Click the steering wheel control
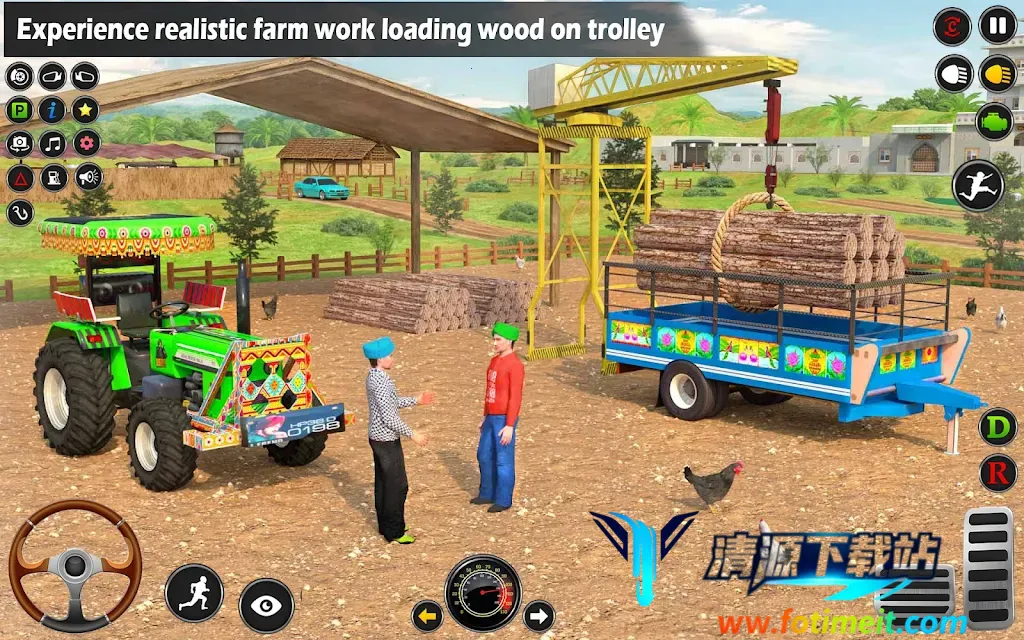 [75, 566]
